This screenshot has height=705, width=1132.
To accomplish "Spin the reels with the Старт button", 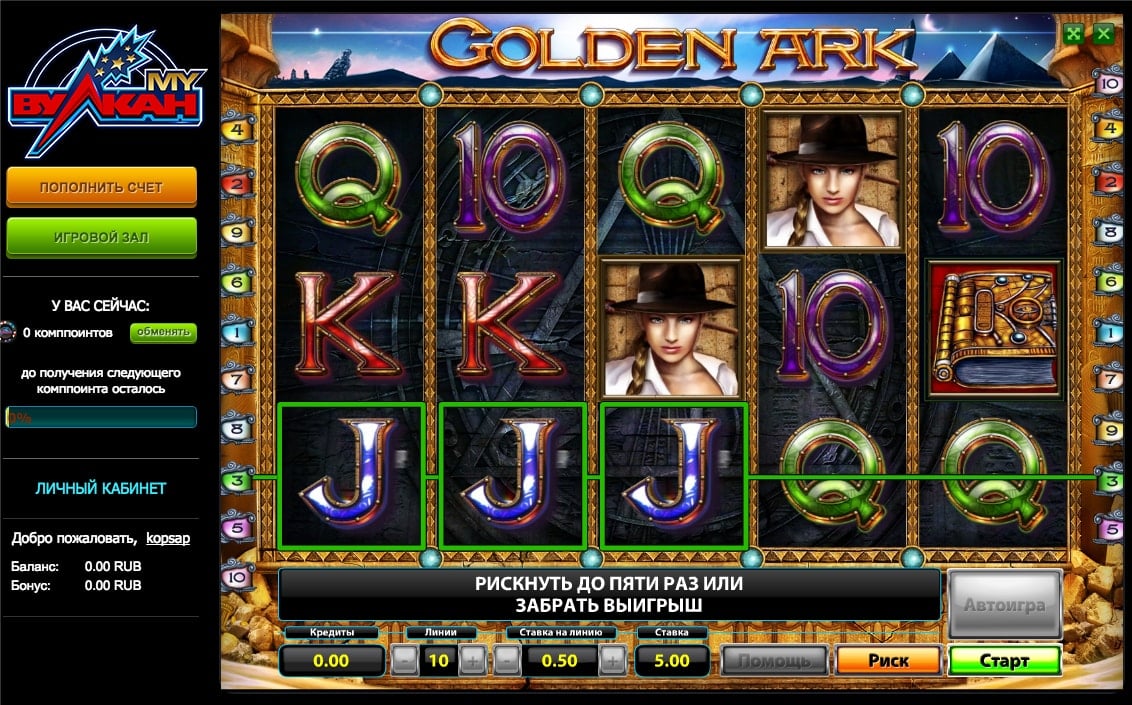I will (x=1004, y=661).
